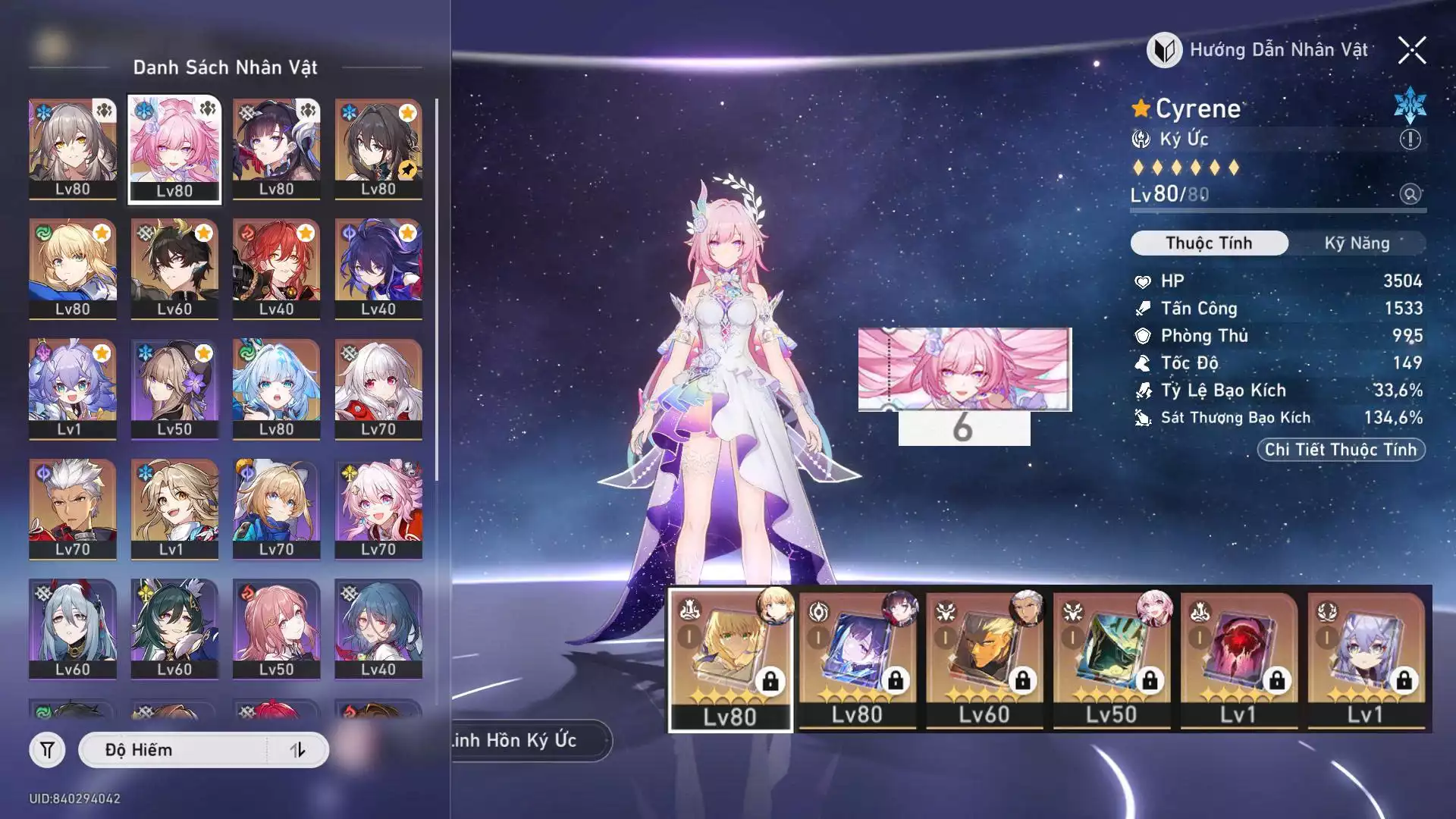The width and height of the screenshot is (1456, 819).
Task: Click the magnifier icon beside level
Action: click(x=1410, y=194)
